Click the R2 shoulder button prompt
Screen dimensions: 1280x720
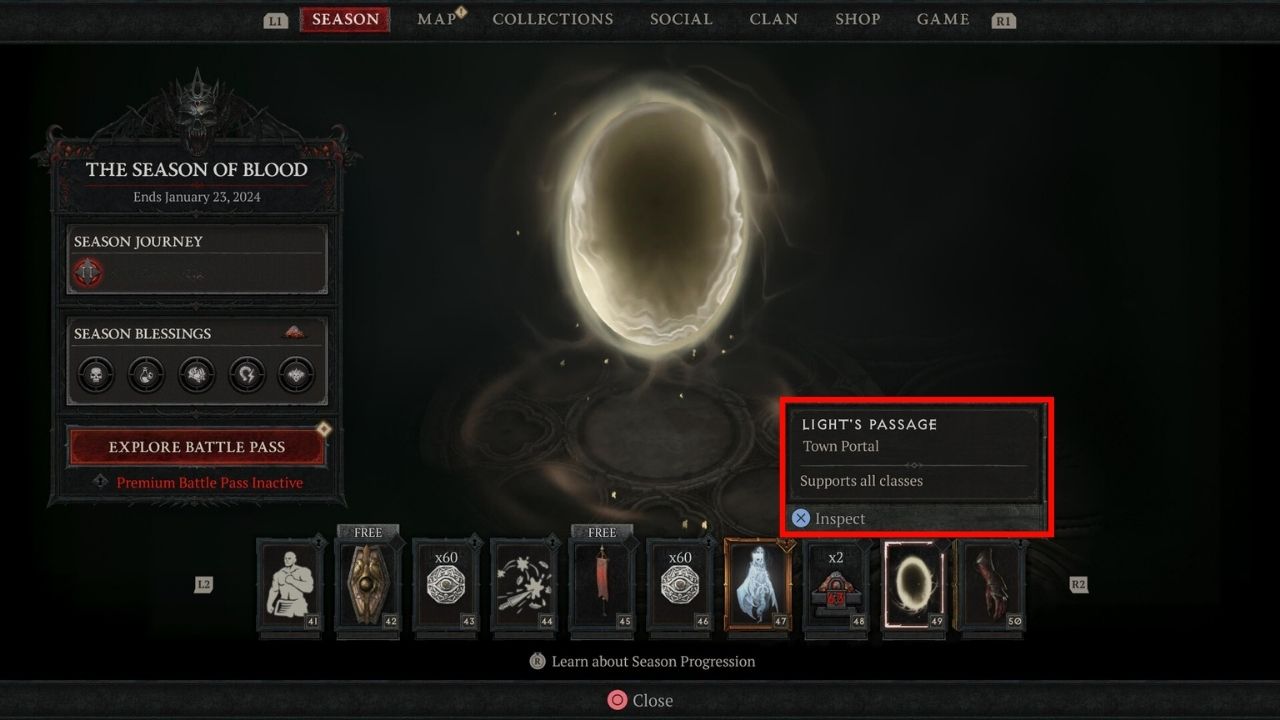[1079, 584]
